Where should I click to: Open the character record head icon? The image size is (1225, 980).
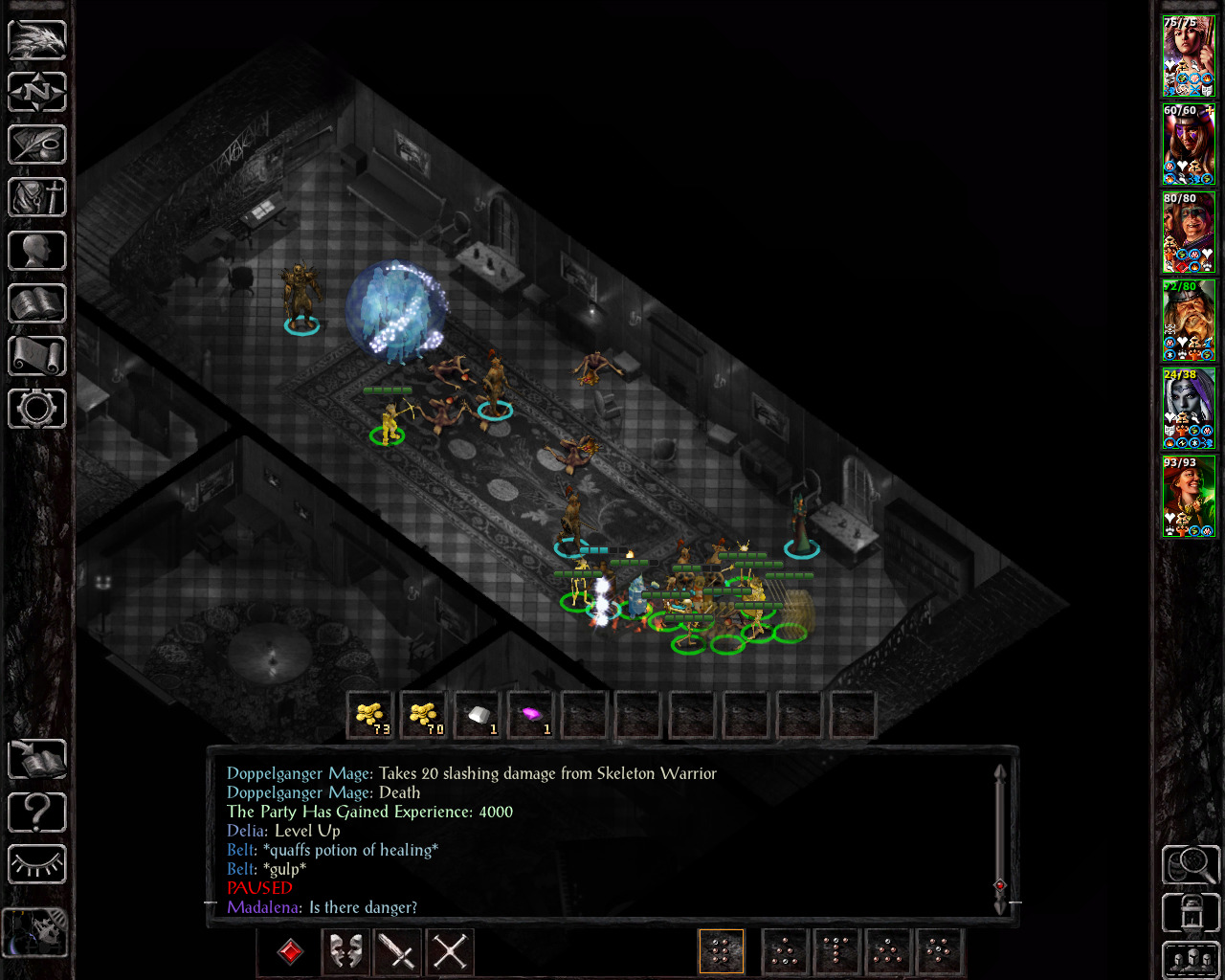[x=37, y=251]
